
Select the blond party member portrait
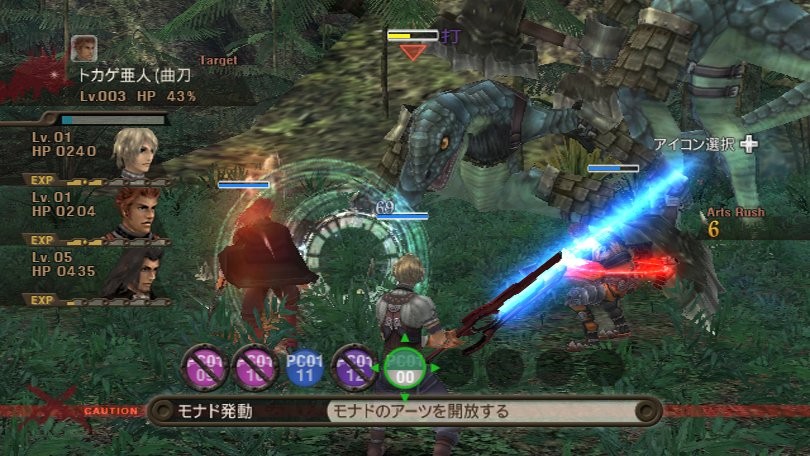pos(135,151)
